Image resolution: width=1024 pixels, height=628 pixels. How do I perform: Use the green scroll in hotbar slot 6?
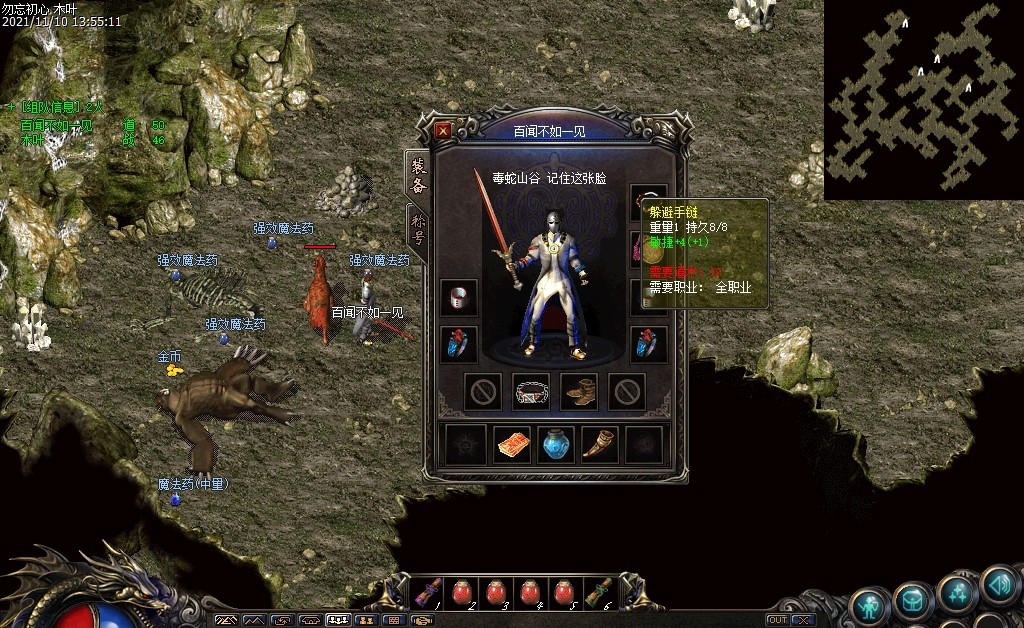point(597,593)
